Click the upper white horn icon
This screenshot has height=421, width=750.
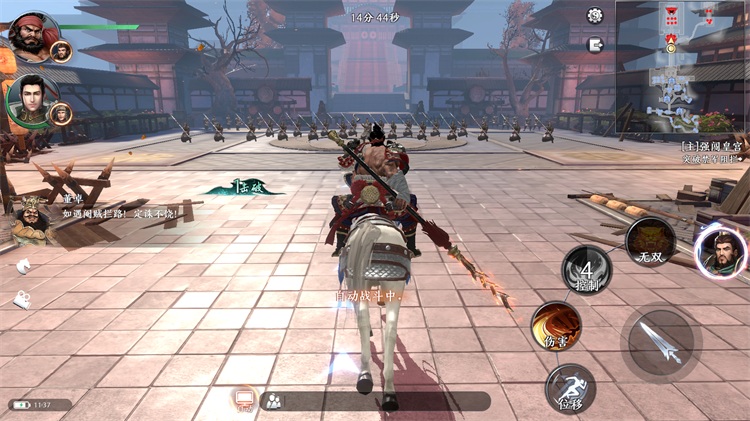tap(22, 266)
